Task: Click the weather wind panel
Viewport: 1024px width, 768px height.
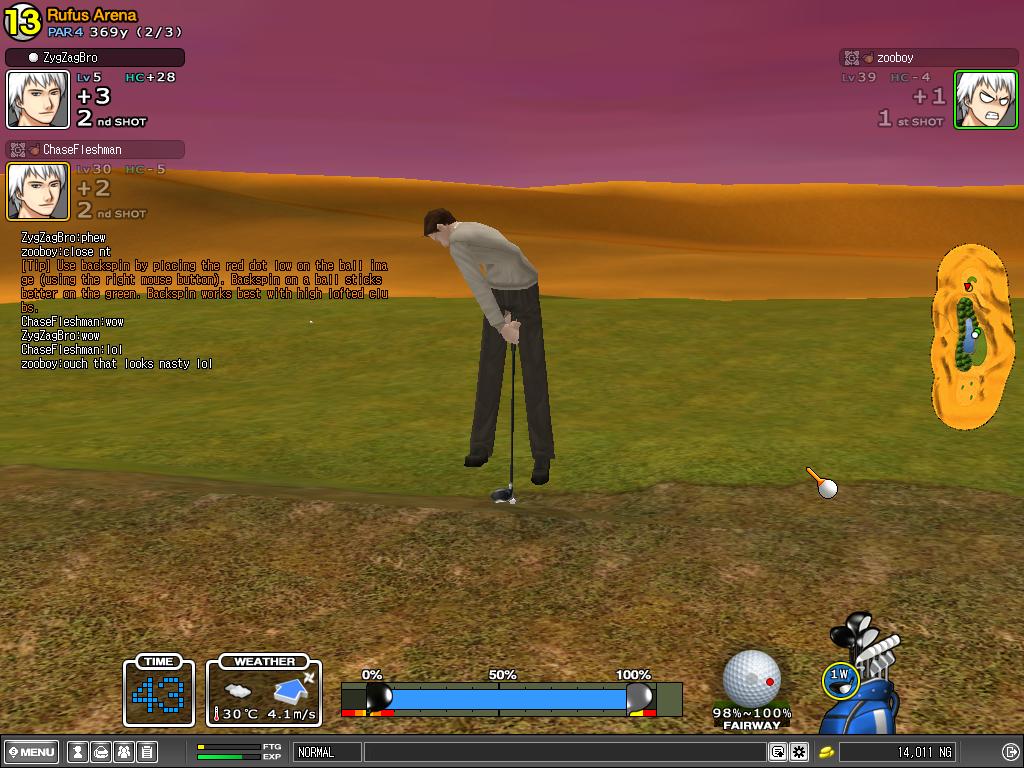Action: click(264, 690)
